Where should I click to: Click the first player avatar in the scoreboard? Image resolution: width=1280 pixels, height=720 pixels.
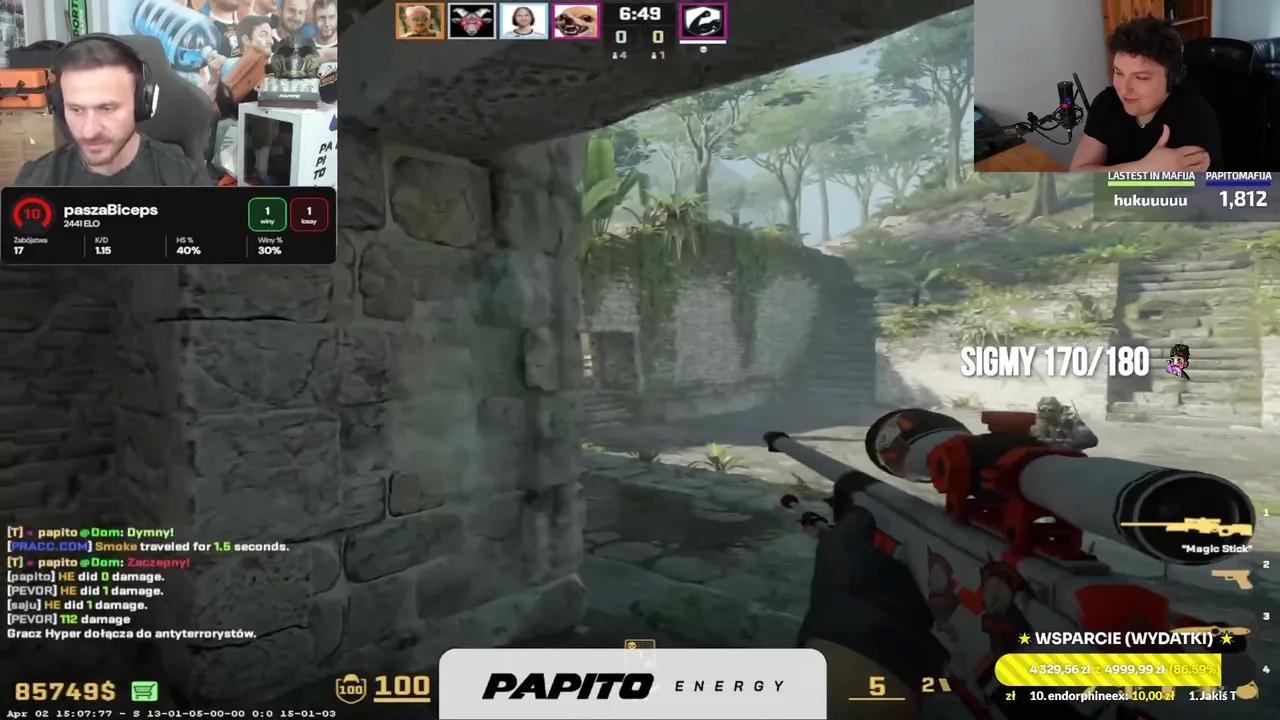tap(419, 20)
